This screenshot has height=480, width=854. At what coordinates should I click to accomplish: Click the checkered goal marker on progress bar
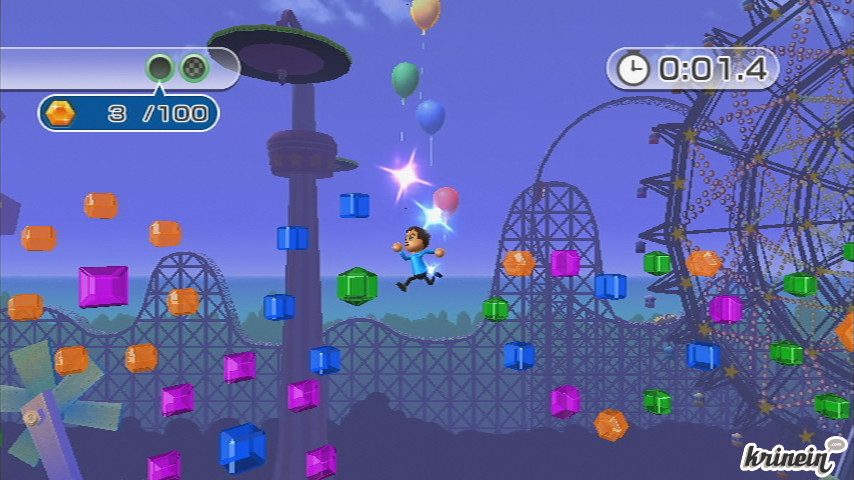click(x=194, y=68)
